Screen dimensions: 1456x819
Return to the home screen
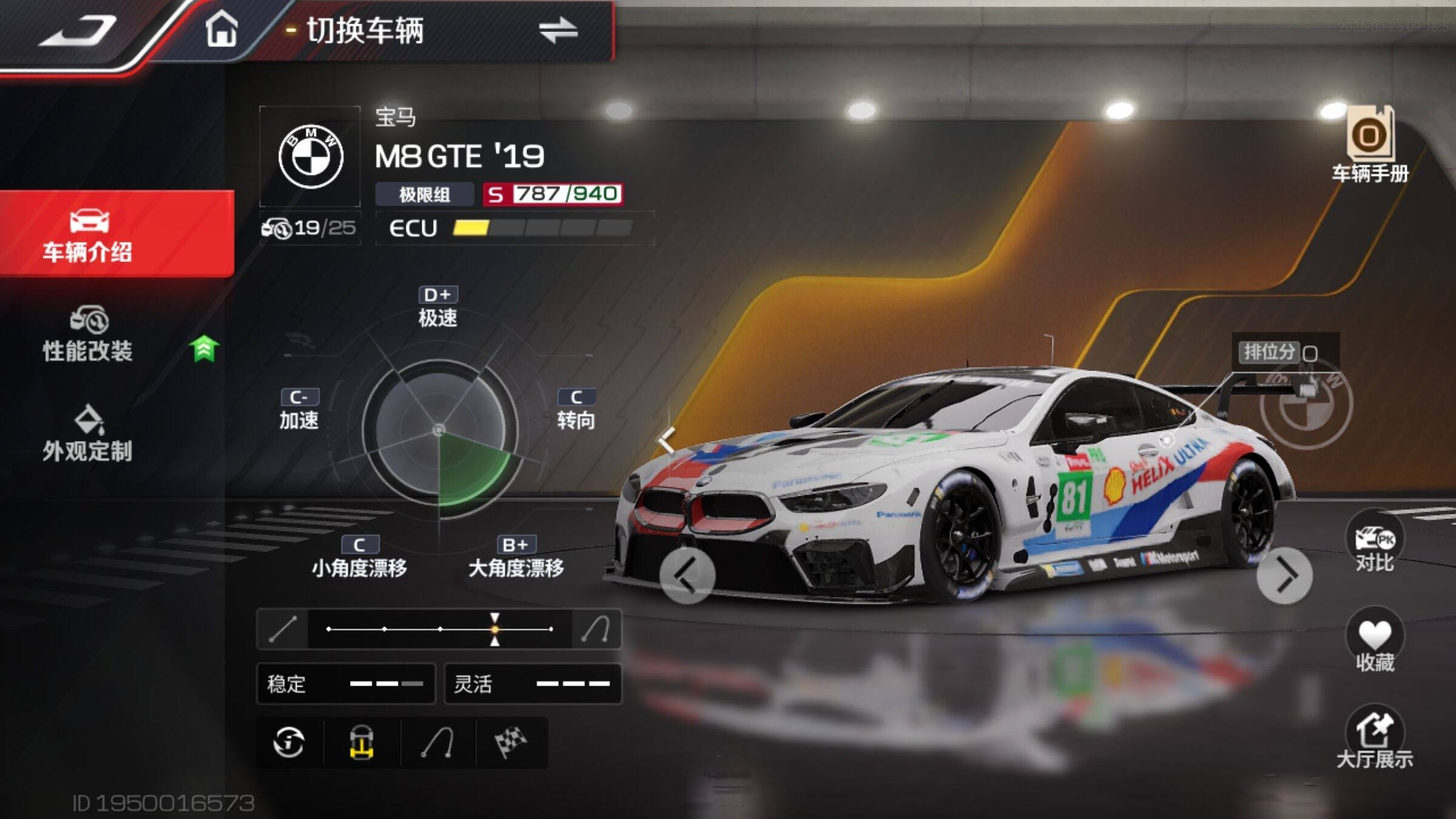point(221,29)
